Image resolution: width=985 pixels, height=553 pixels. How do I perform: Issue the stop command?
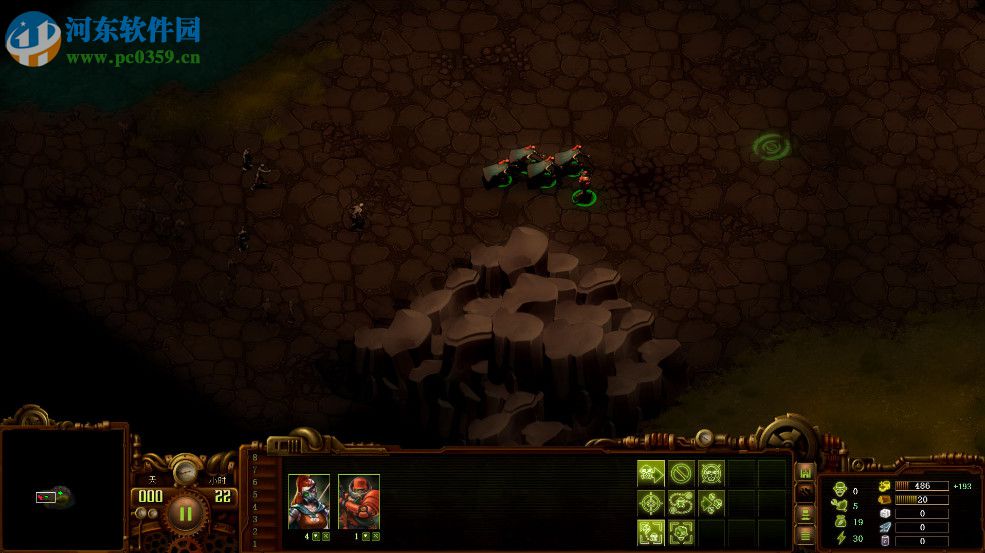coord(681,473)
